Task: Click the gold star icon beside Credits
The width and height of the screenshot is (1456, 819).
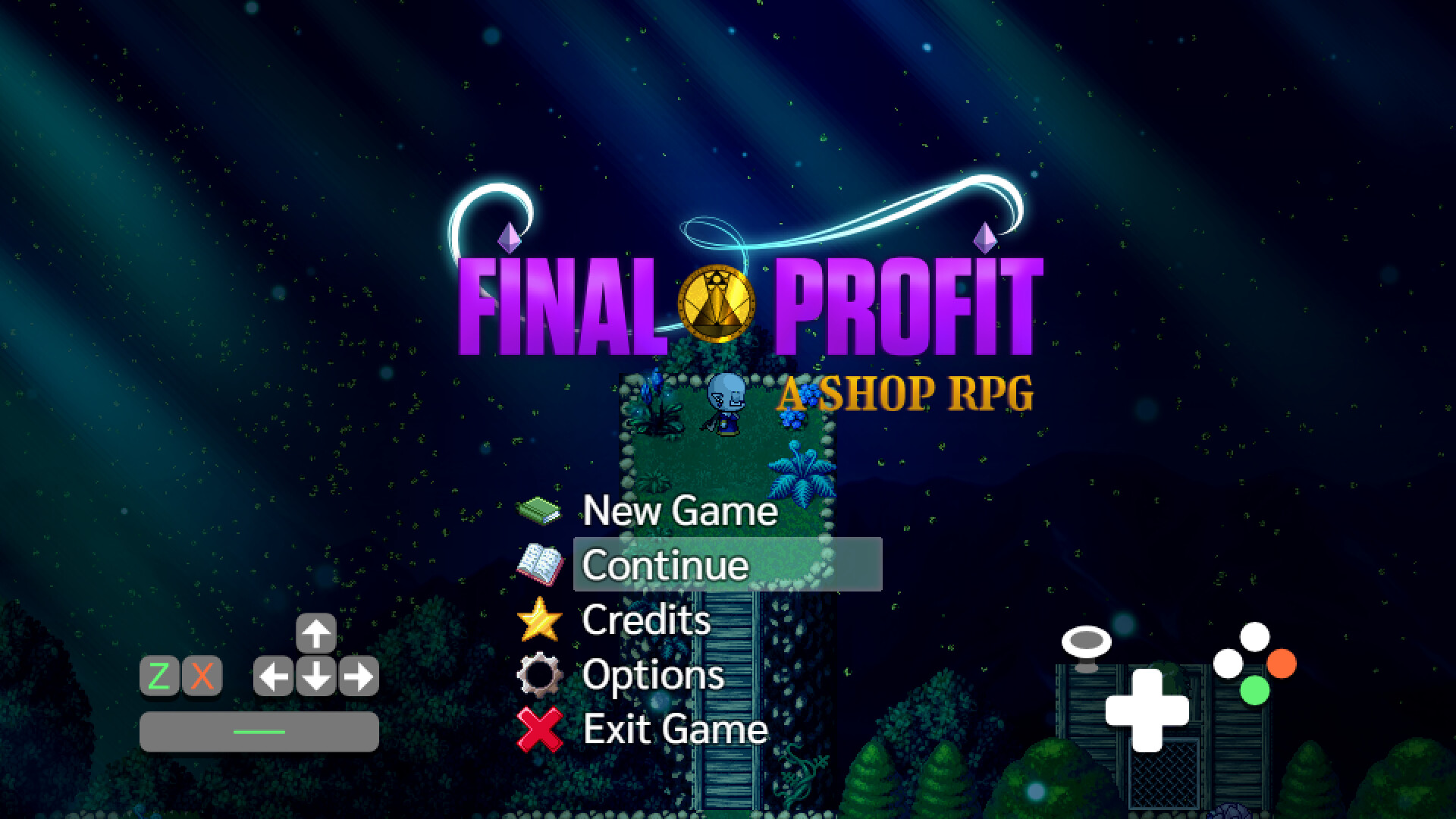Action: (540, 620)
